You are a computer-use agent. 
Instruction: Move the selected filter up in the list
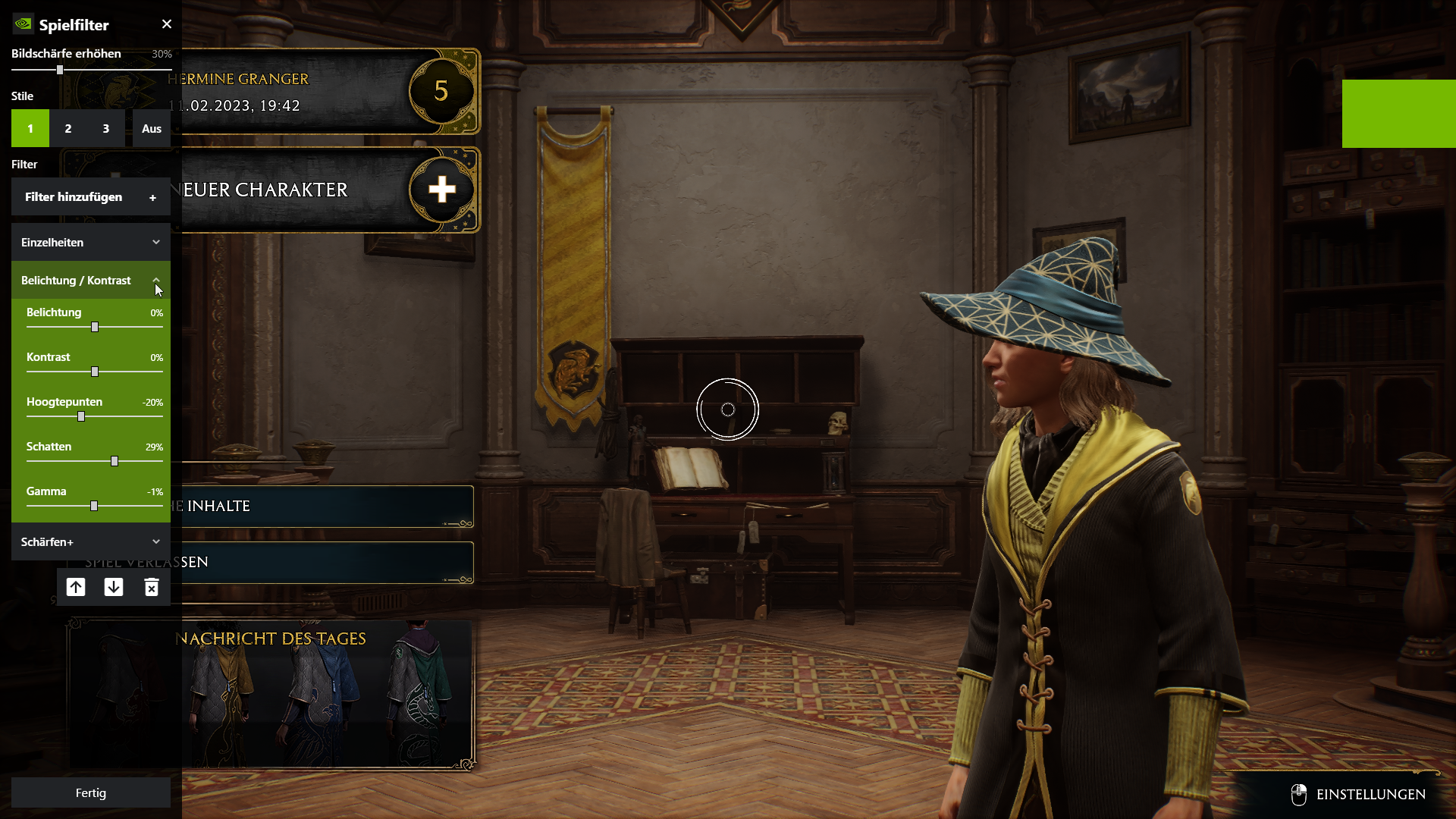pyautogui.click(x=76, y=587)
